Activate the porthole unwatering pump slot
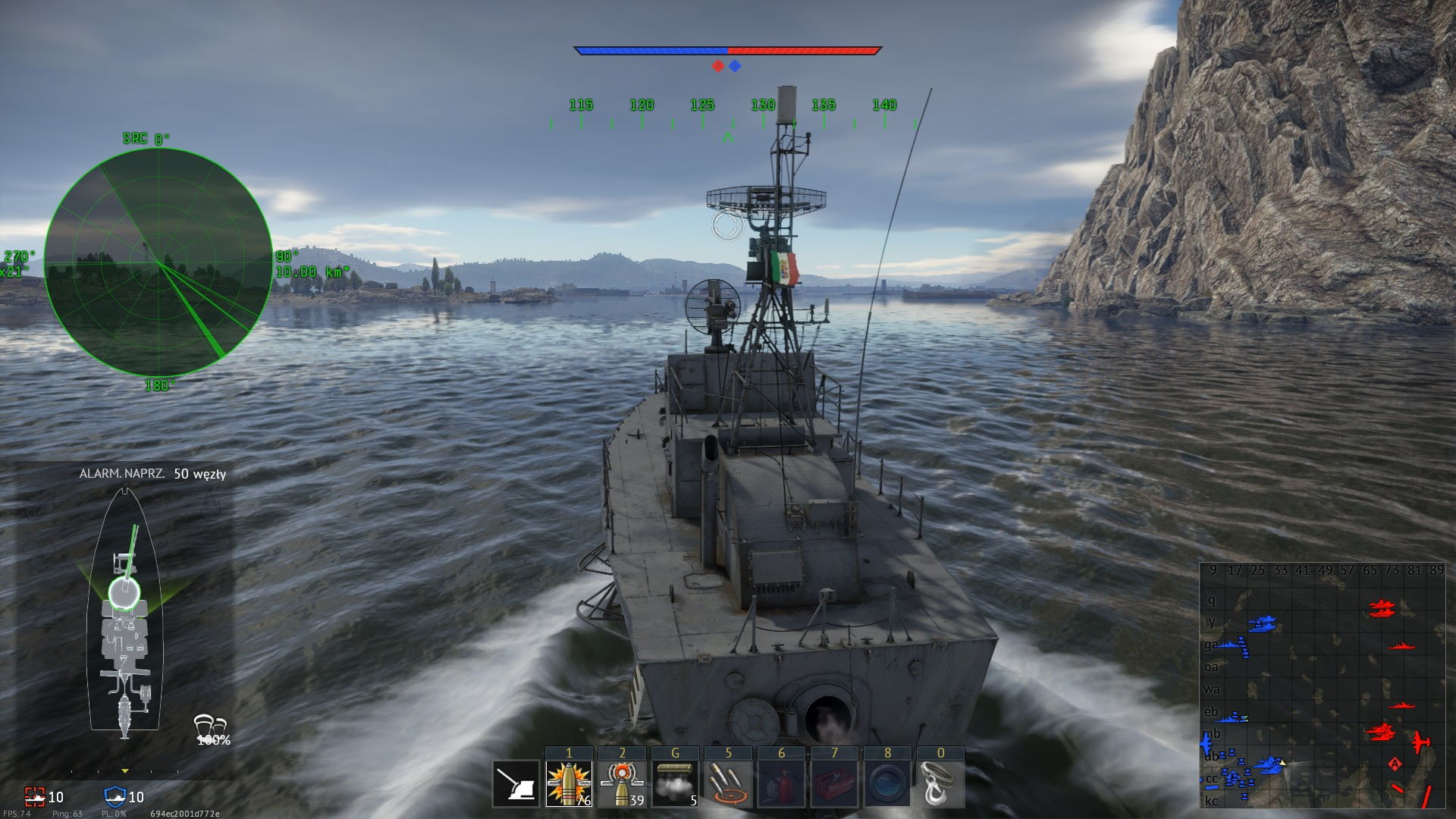Screen dimensions: 1456x819 (x=887, y=784)
